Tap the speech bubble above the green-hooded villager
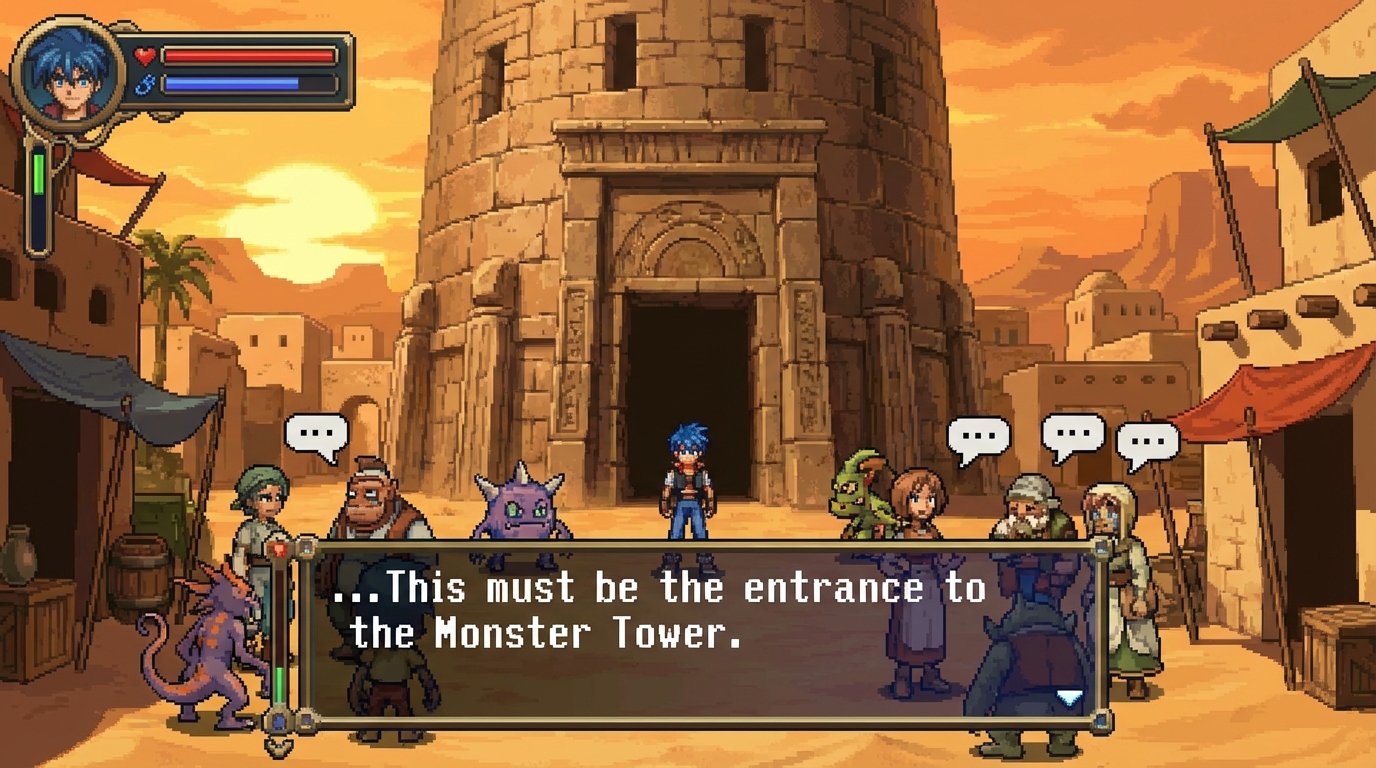1376x768 pixels. coord(317,434)
